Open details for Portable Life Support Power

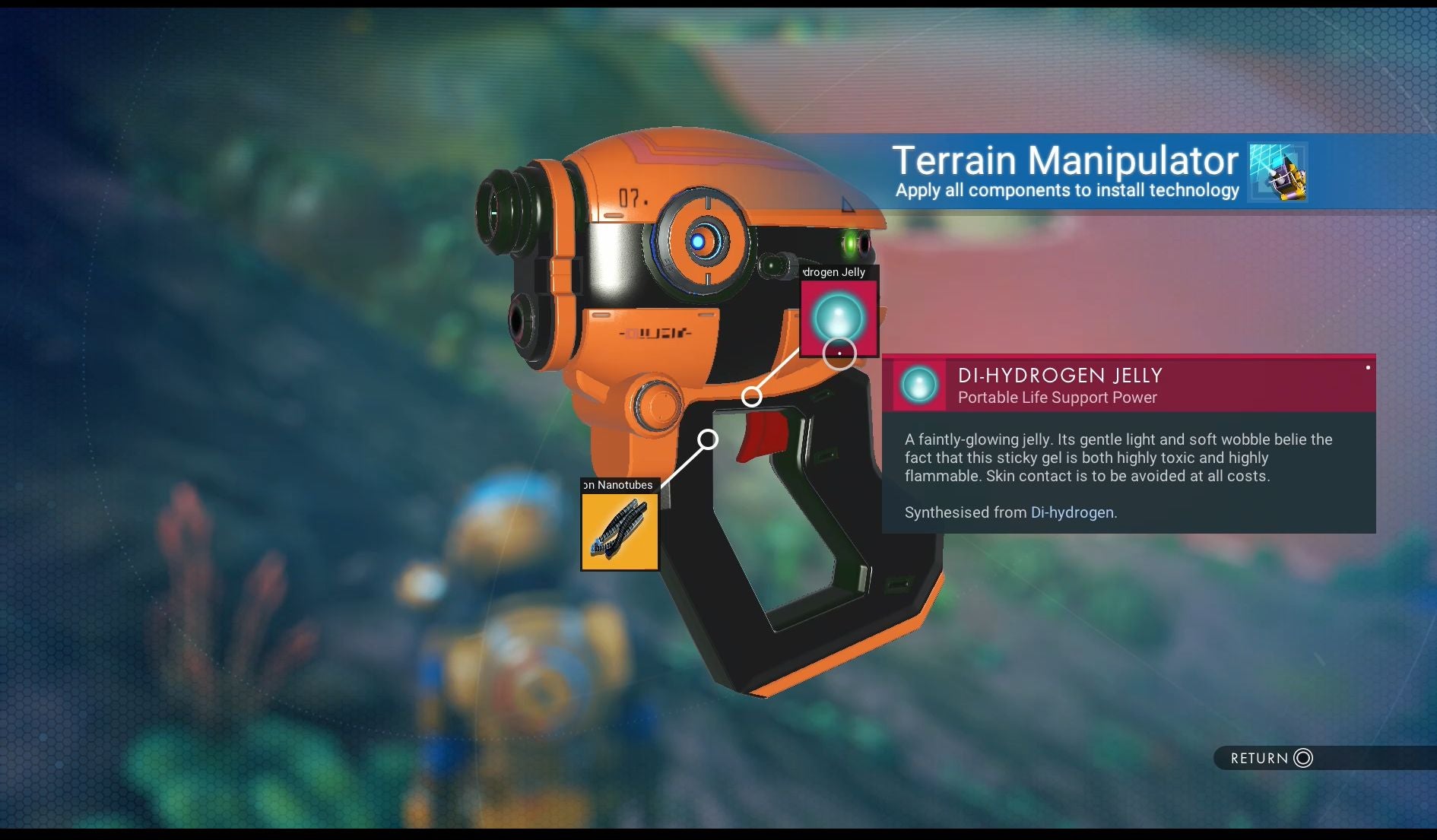pyautogui.click(x=1057, y=397)
